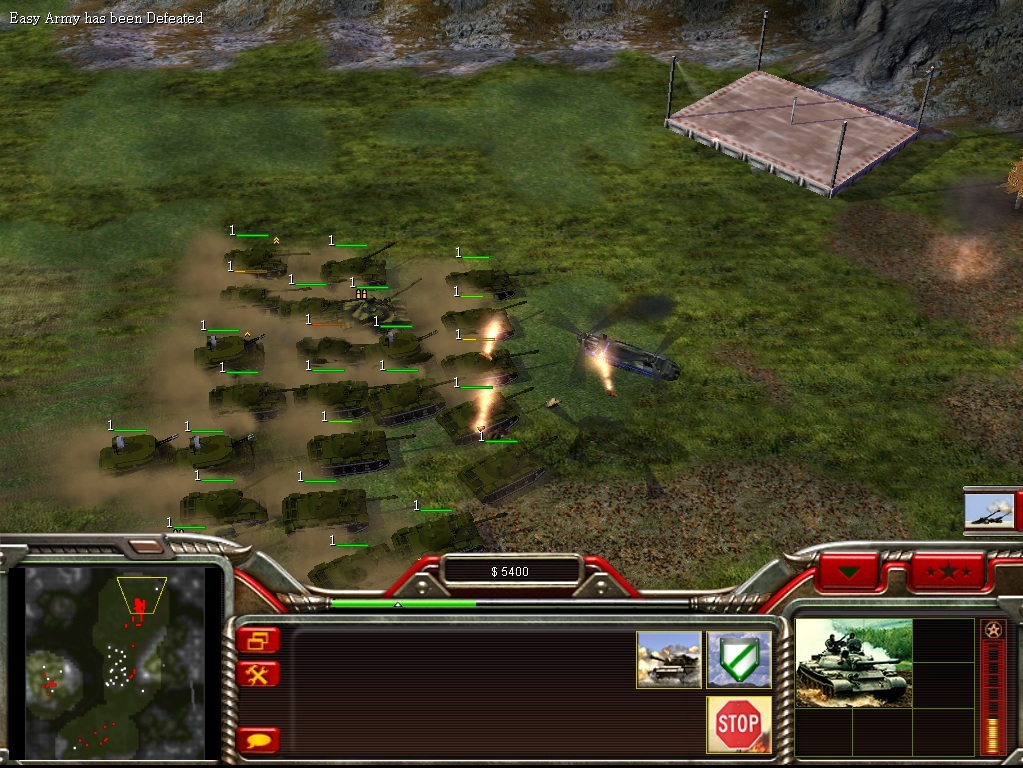Collapse the control bar with the green arrow

coord(850,573)
